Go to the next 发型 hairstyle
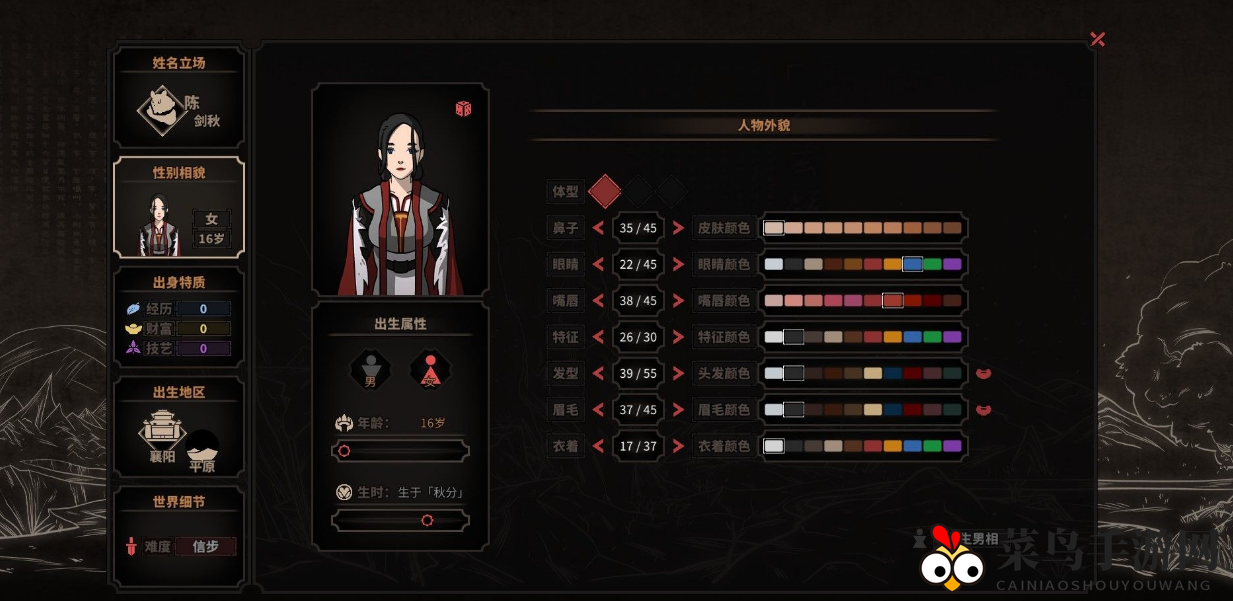Viewport: 1233px width, 601px height. pyautogui.click(x=678, y=373)
